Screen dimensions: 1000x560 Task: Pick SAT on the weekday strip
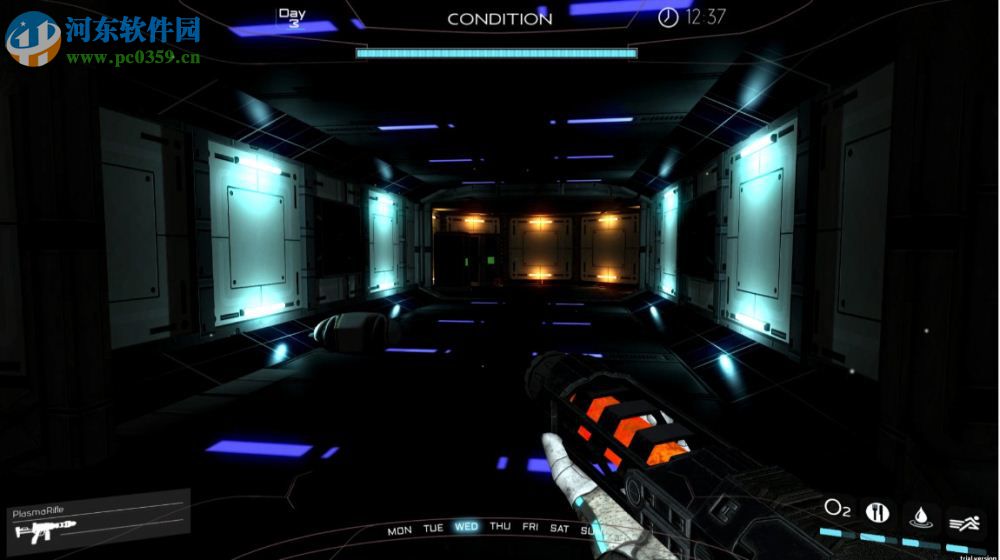559,529
